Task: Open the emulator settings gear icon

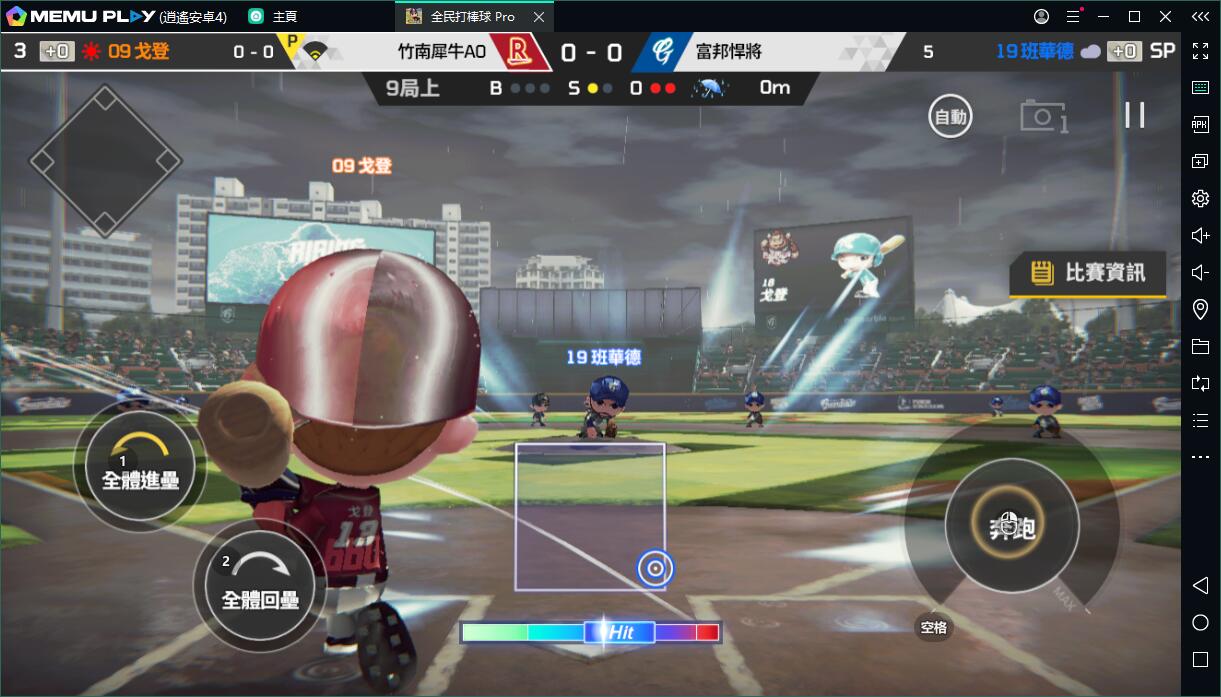Action: (1201, 199)
